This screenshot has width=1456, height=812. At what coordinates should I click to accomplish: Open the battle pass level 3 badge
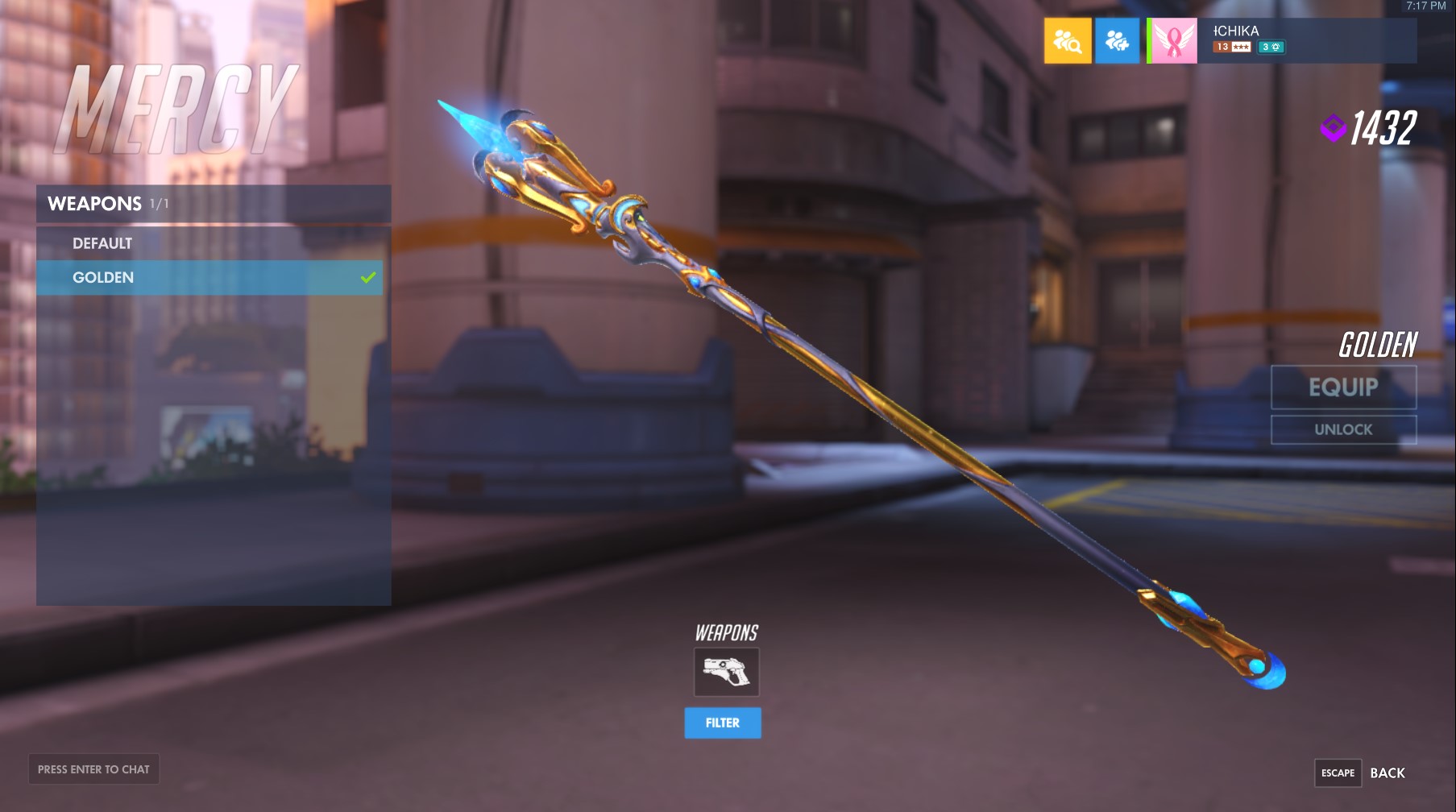(1271, 47)
